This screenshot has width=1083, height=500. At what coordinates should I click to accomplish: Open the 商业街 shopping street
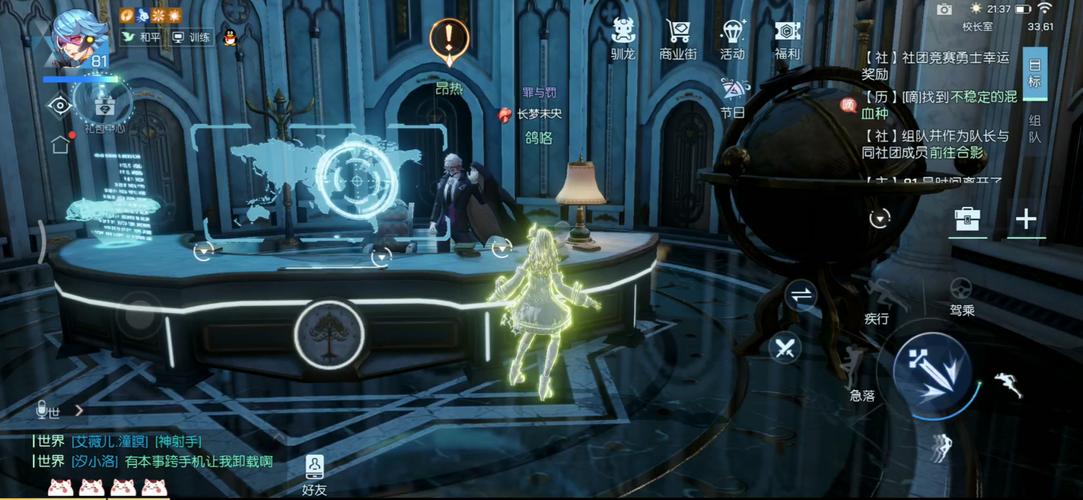point(678,38)
